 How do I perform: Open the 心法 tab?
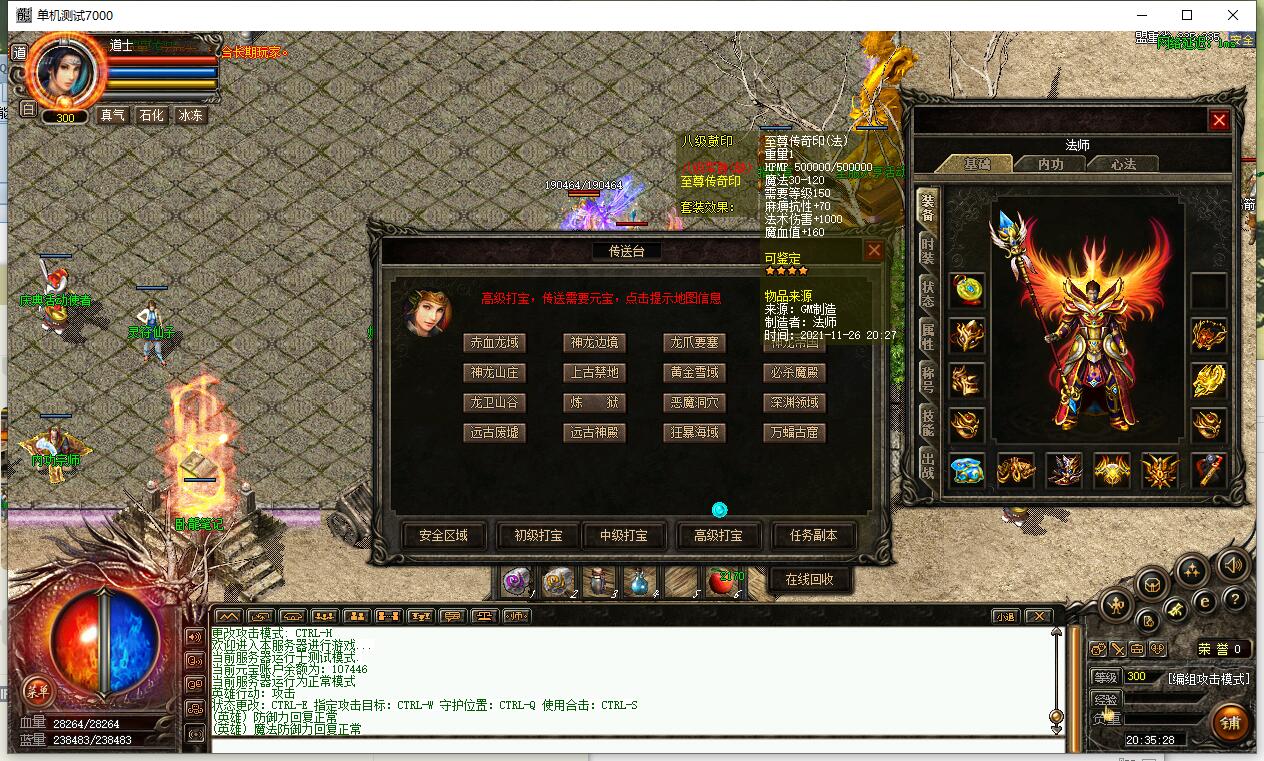1123,164
